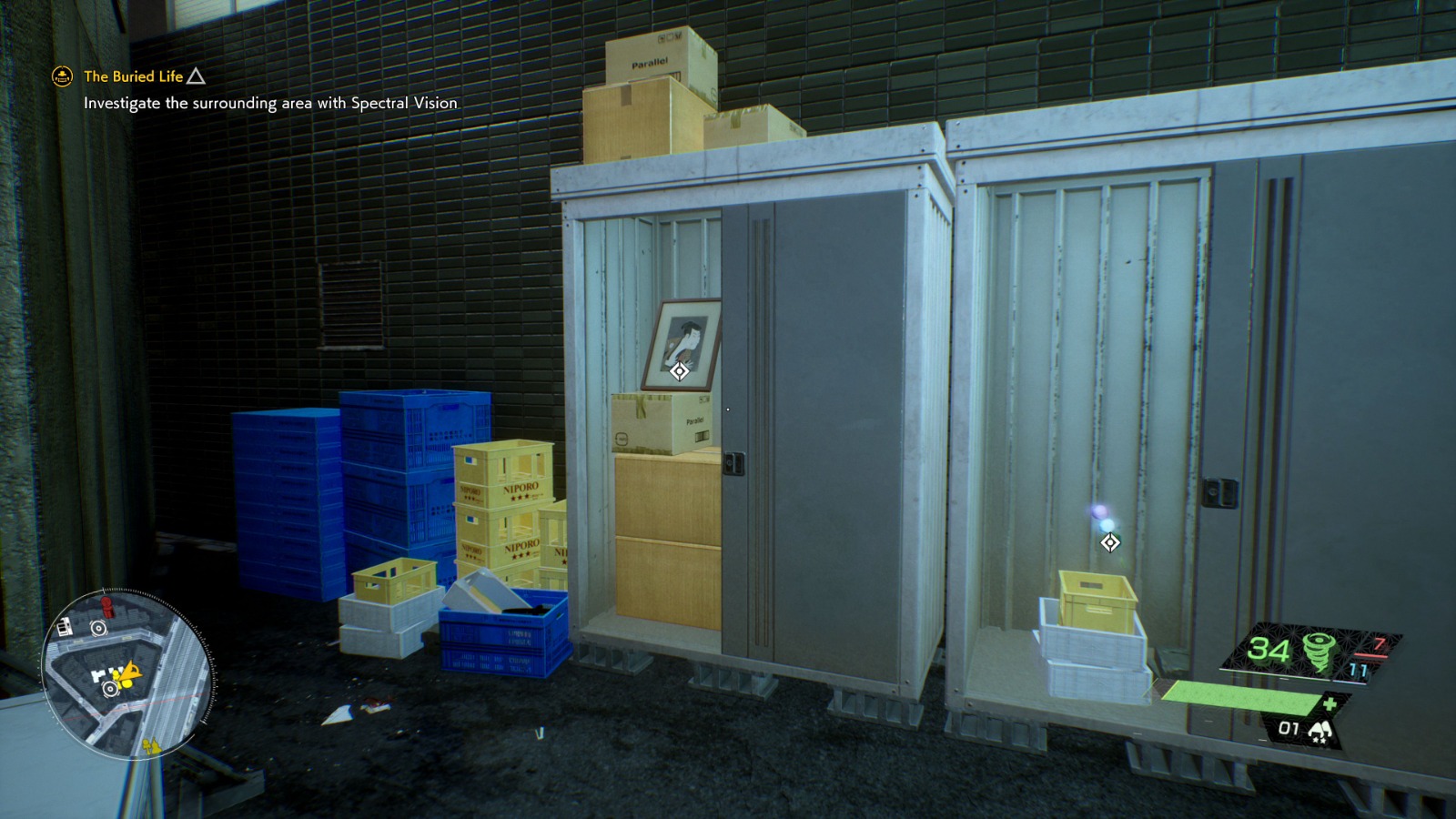The height and width of the screenshot is (819, 1456).
Task: Select the vending machine icon on the minimap
Action: 65,627
